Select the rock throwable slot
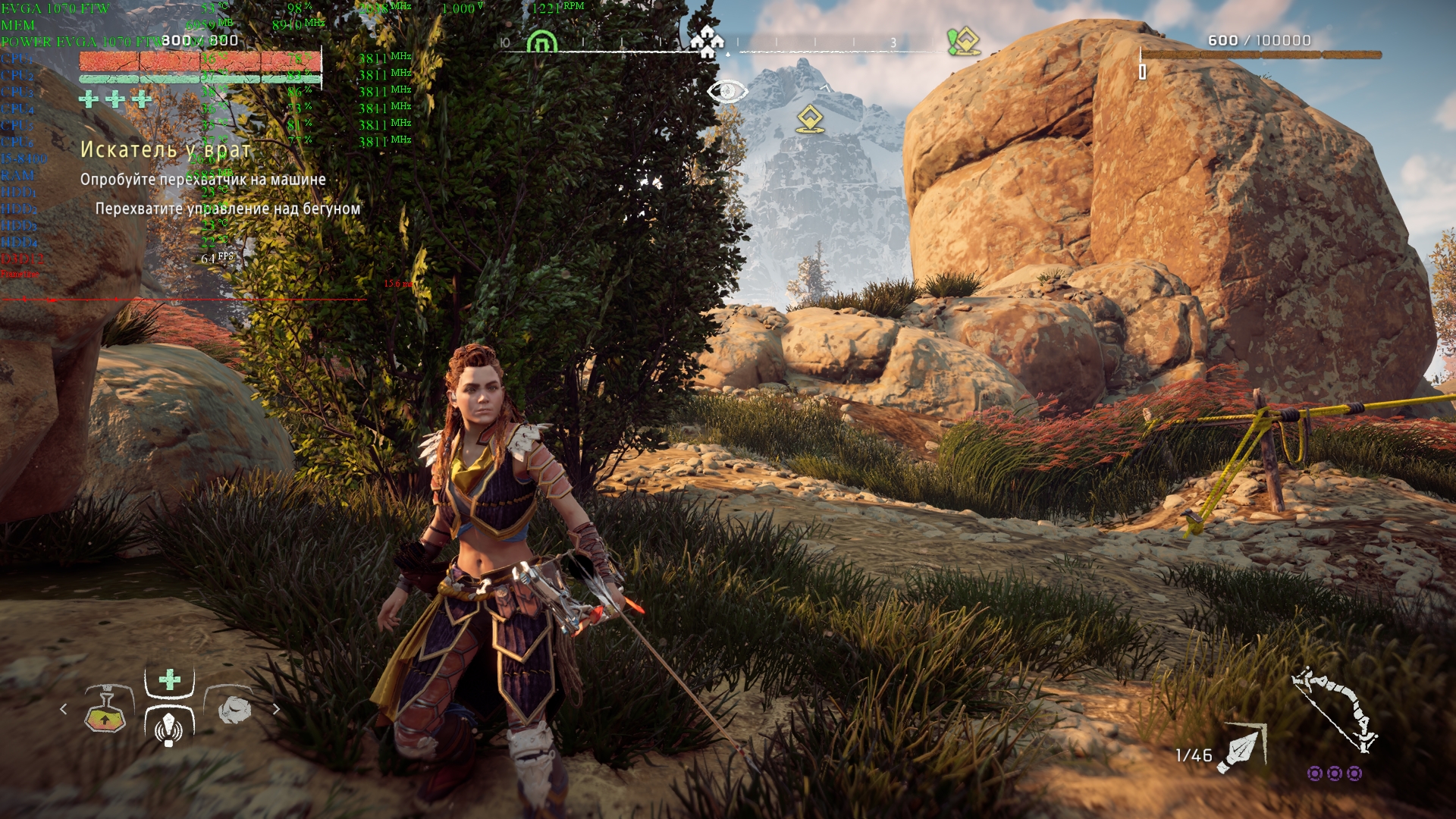The width and height of the screenshot is (1456, 819). [234, 710]
